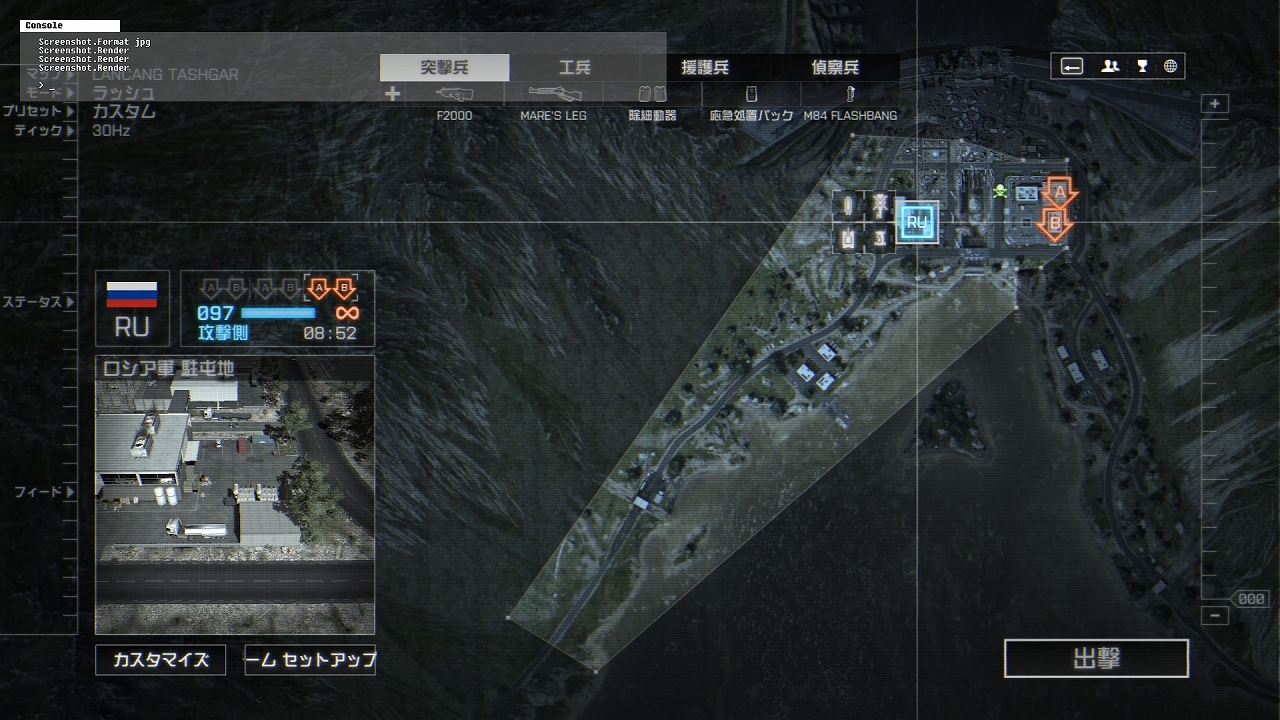Open the チーム セットアップ team setup
Viewport: 1280px width, 720px height.
pos(310,660)
